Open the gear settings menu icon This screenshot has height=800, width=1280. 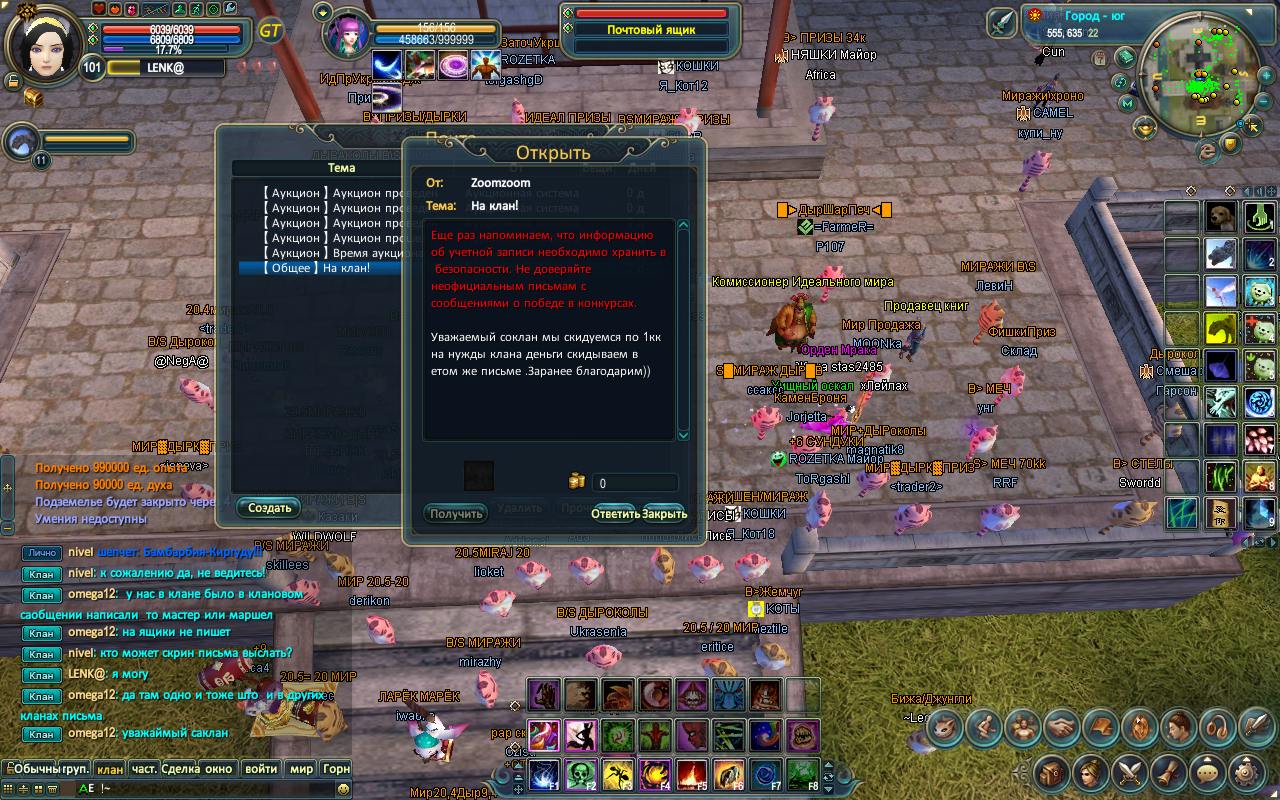pos(1244,772)
